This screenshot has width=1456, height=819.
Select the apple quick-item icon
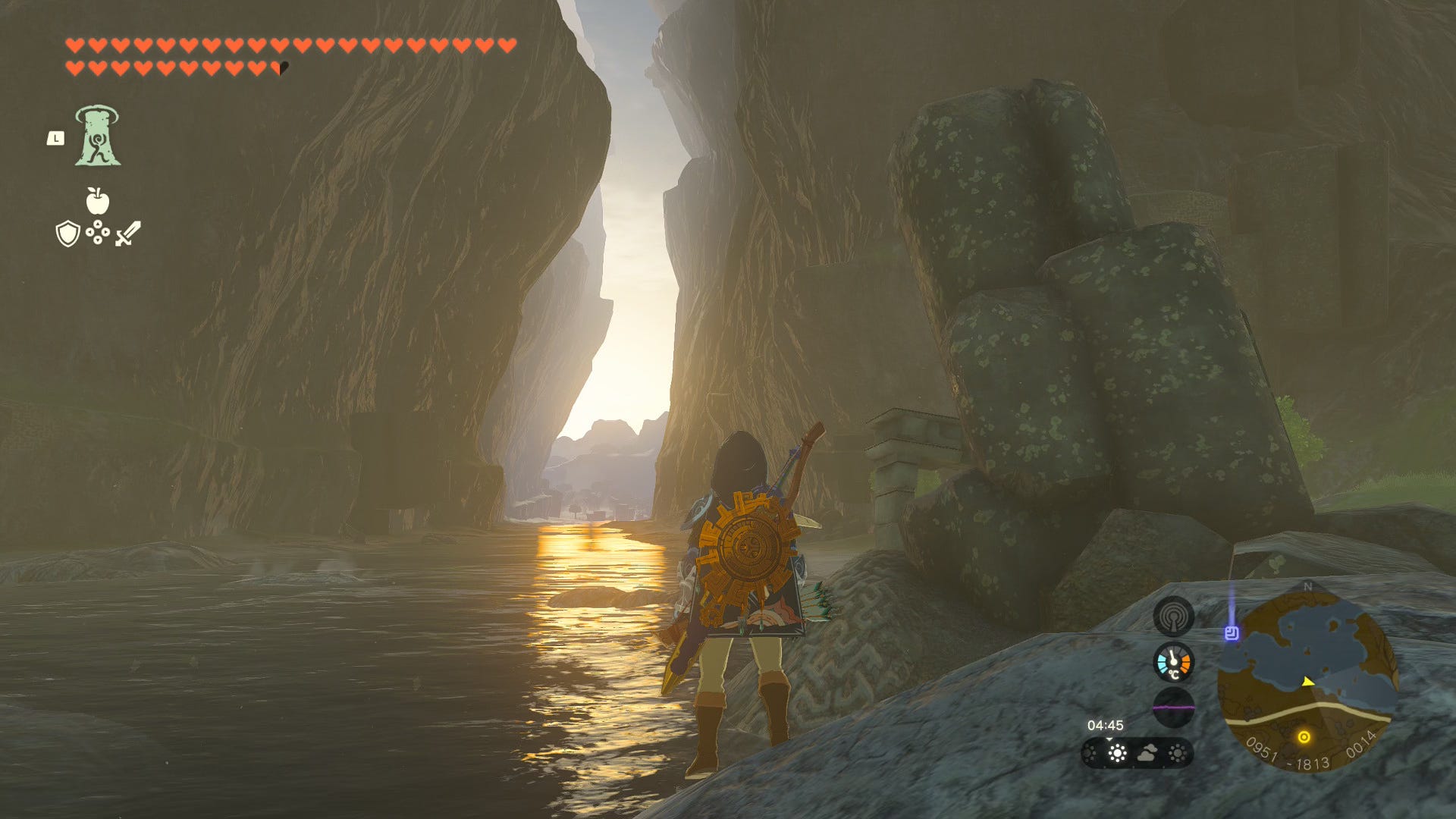tap(97, 201)
